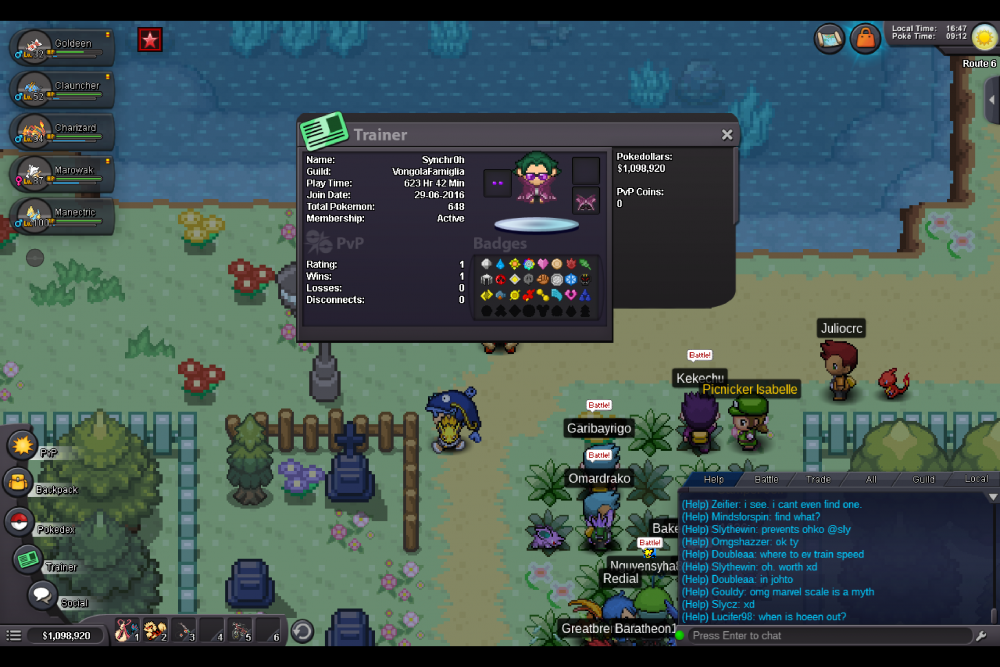1000x667 pixels.
Task: Open the Backpack
Action: click(x=18, y=484)
